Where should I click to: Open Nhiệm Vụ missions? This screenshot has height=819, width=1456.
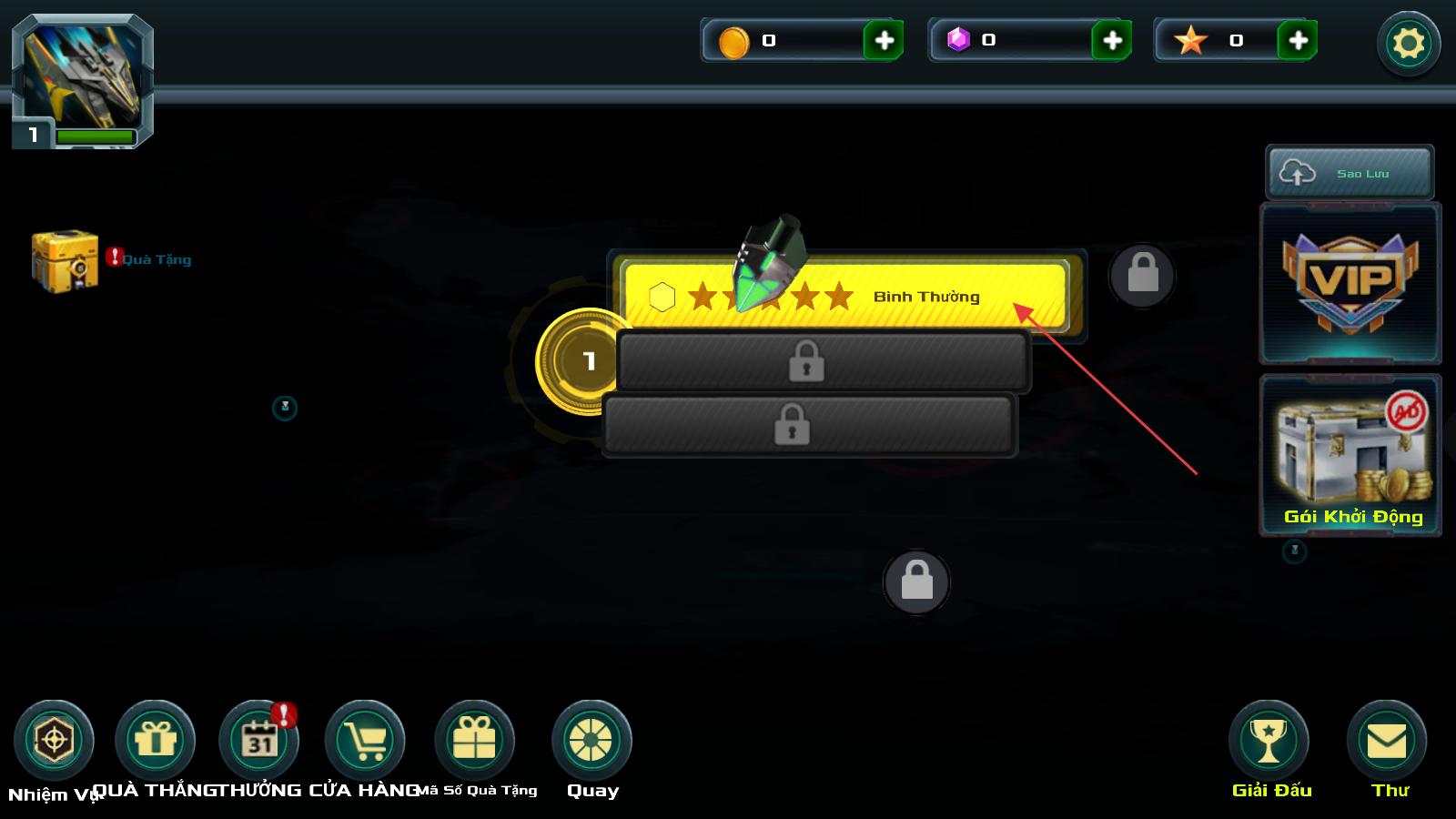point(54,741)
